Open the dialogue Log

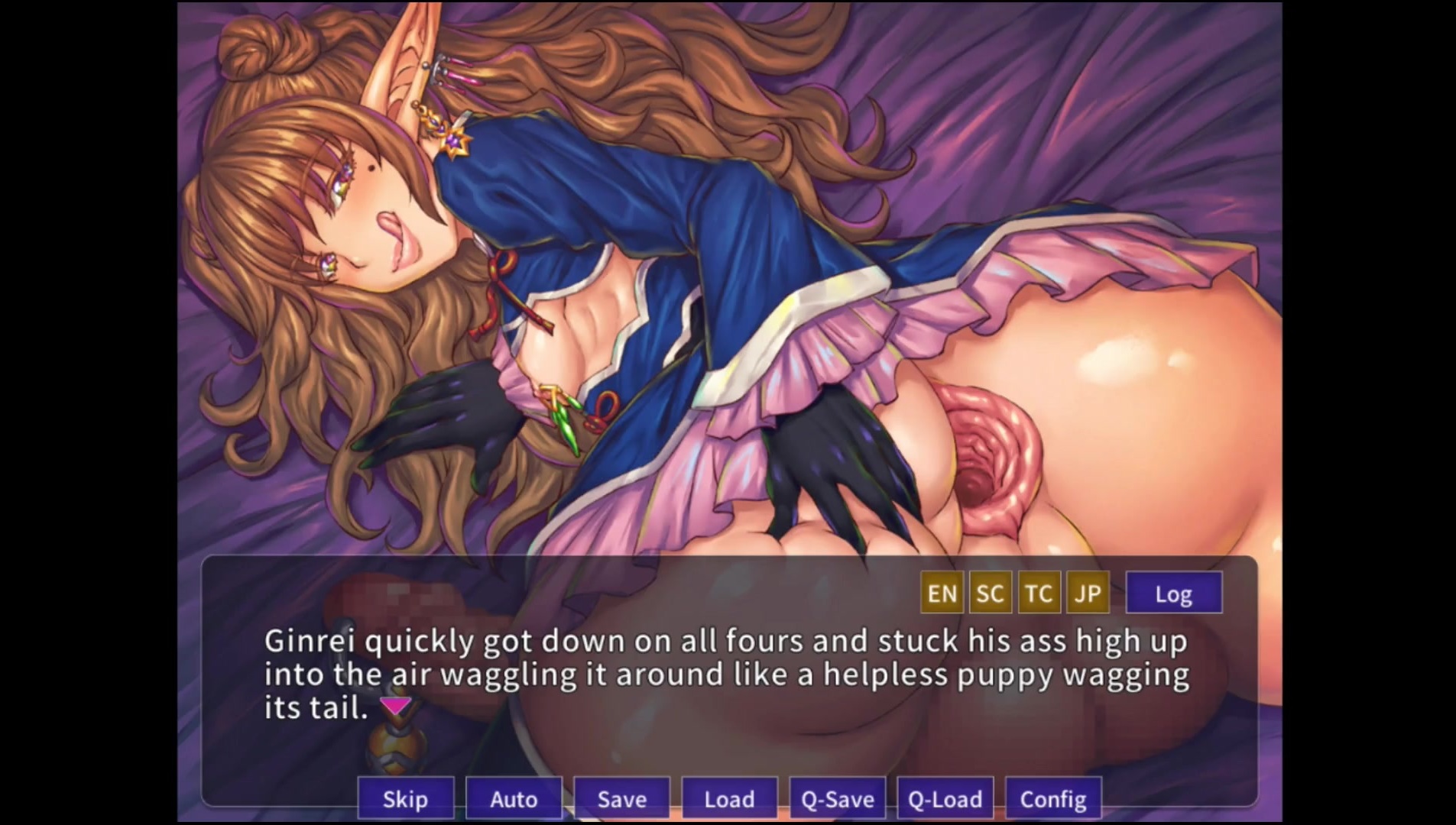tap(1173, 593)
